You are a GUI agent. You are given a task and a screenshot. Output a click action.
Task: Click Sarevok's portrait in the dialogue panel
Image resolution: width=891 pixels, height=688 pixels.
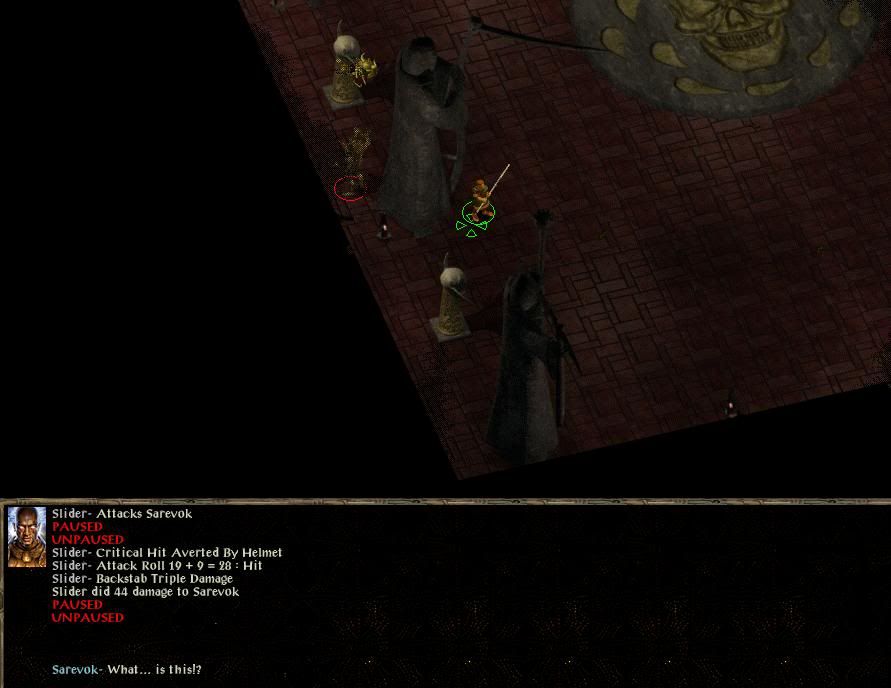(x=27, y=537)
